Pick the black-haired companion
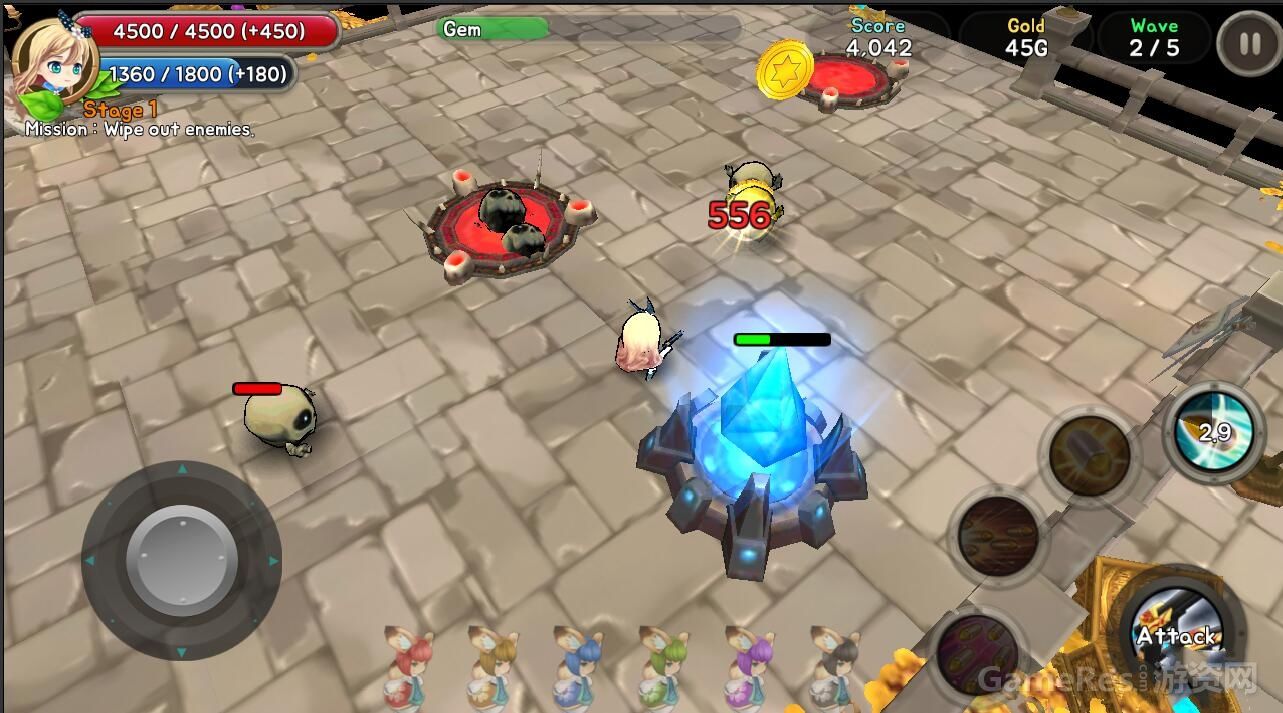 click(835, 668)
